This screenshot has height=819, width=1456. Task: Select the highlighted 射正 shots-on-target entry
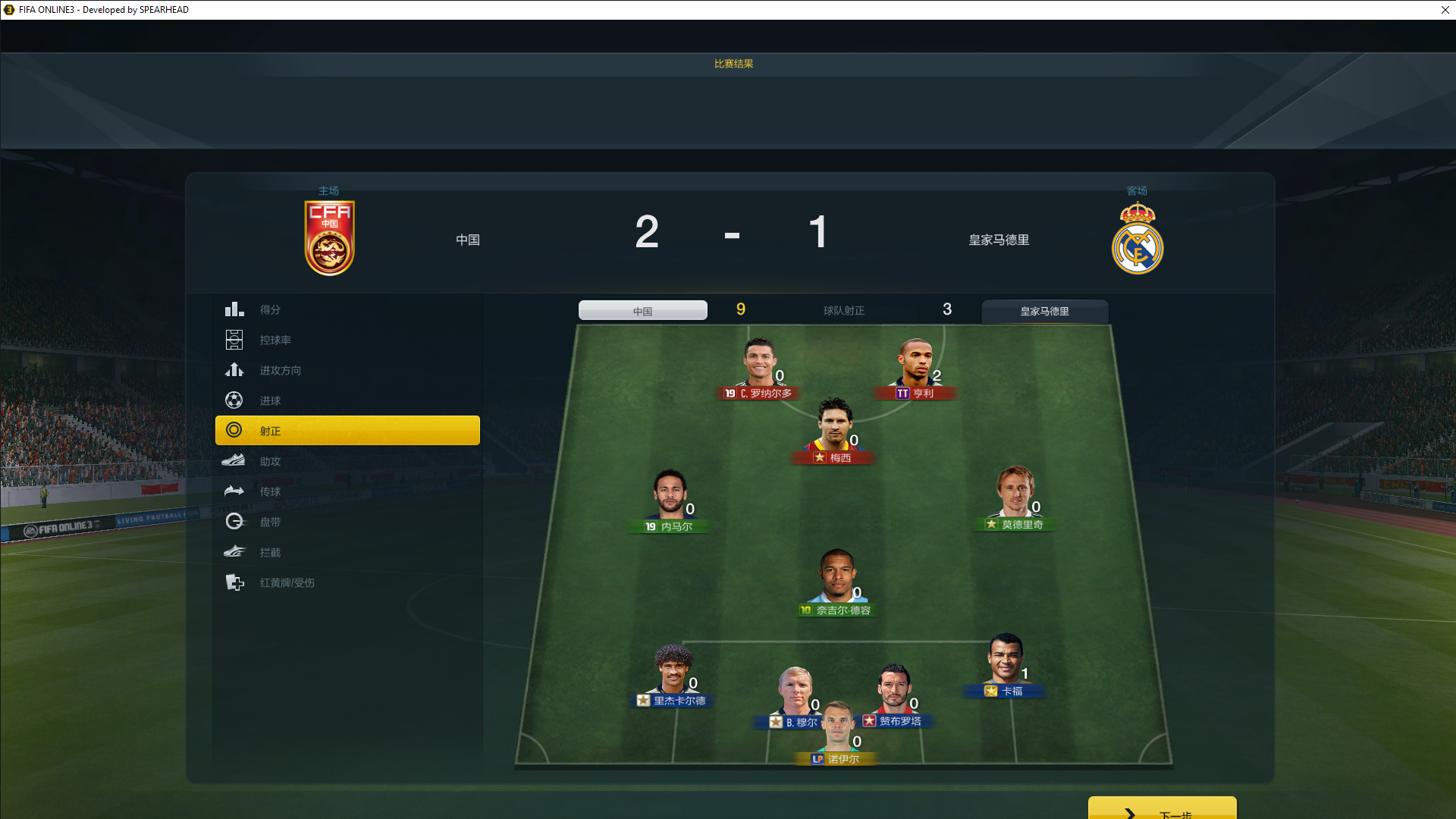click(347, 431)
